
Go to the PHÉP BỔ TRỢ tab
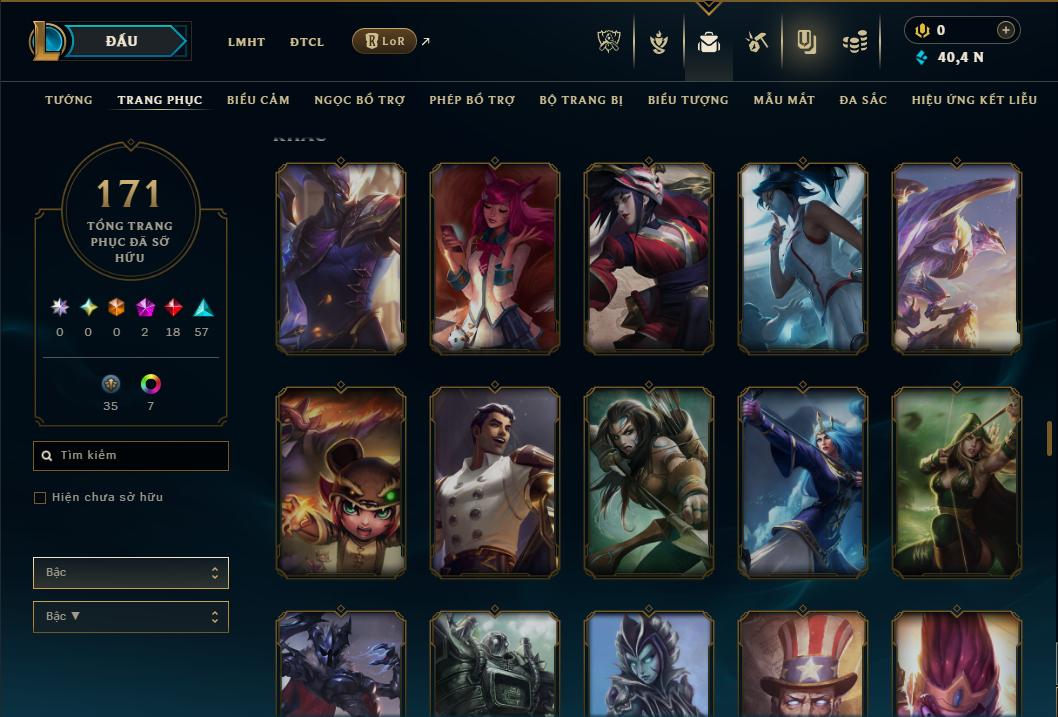[472, 100]
